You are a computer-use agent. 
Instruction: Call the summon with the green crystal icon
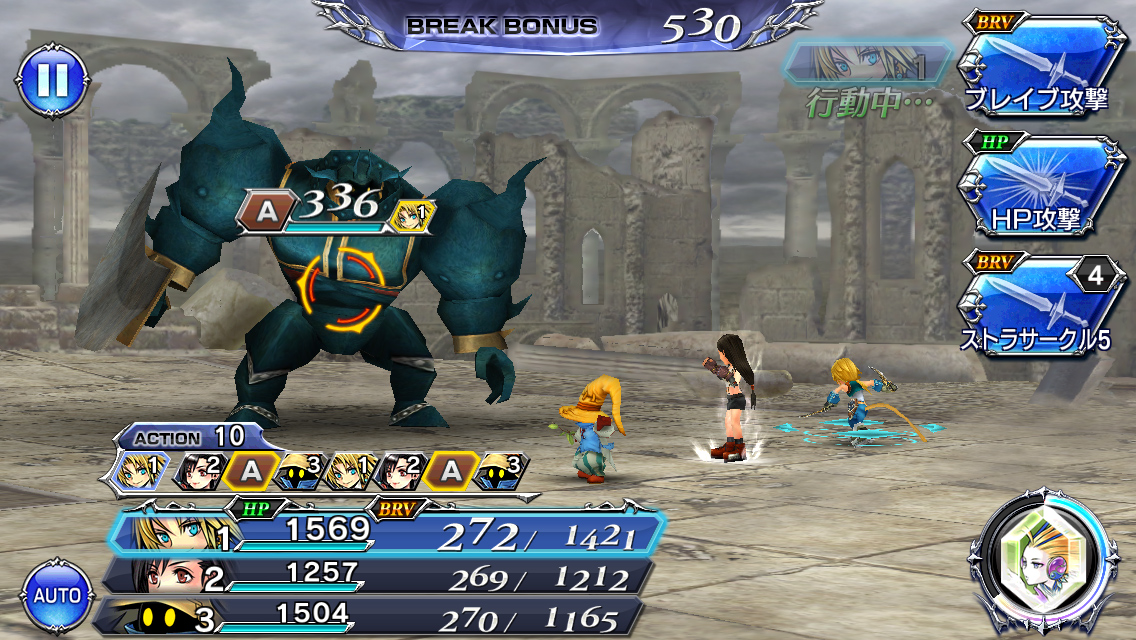tap(1042, 563)
